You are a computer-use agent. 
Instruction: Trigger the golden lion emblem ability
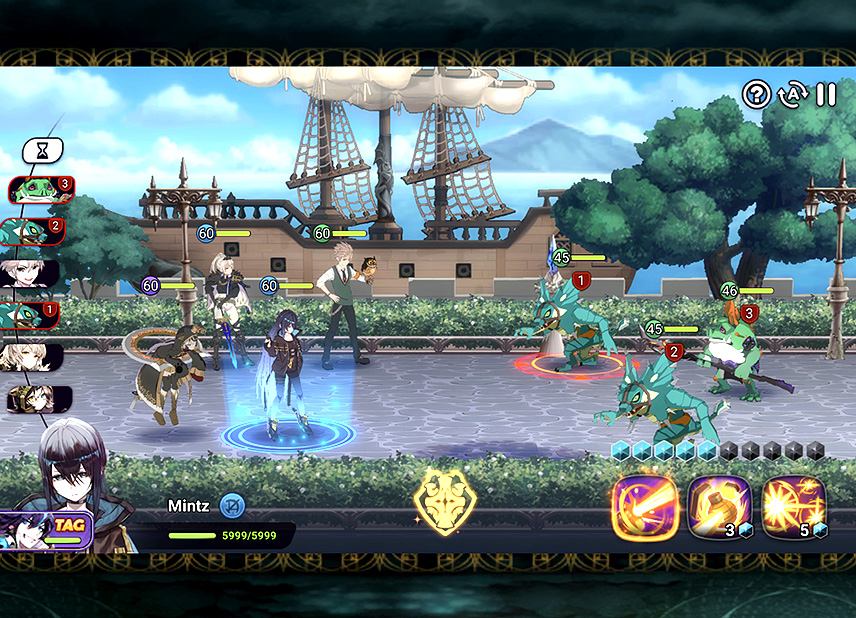coord(445,497)
